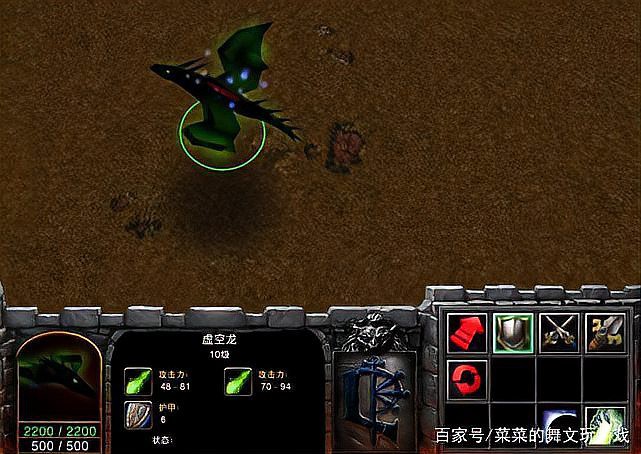The height and width of the screenshot is (454, 641).
Task: Select the red arrow Move command
Action: tap(466, 333)
